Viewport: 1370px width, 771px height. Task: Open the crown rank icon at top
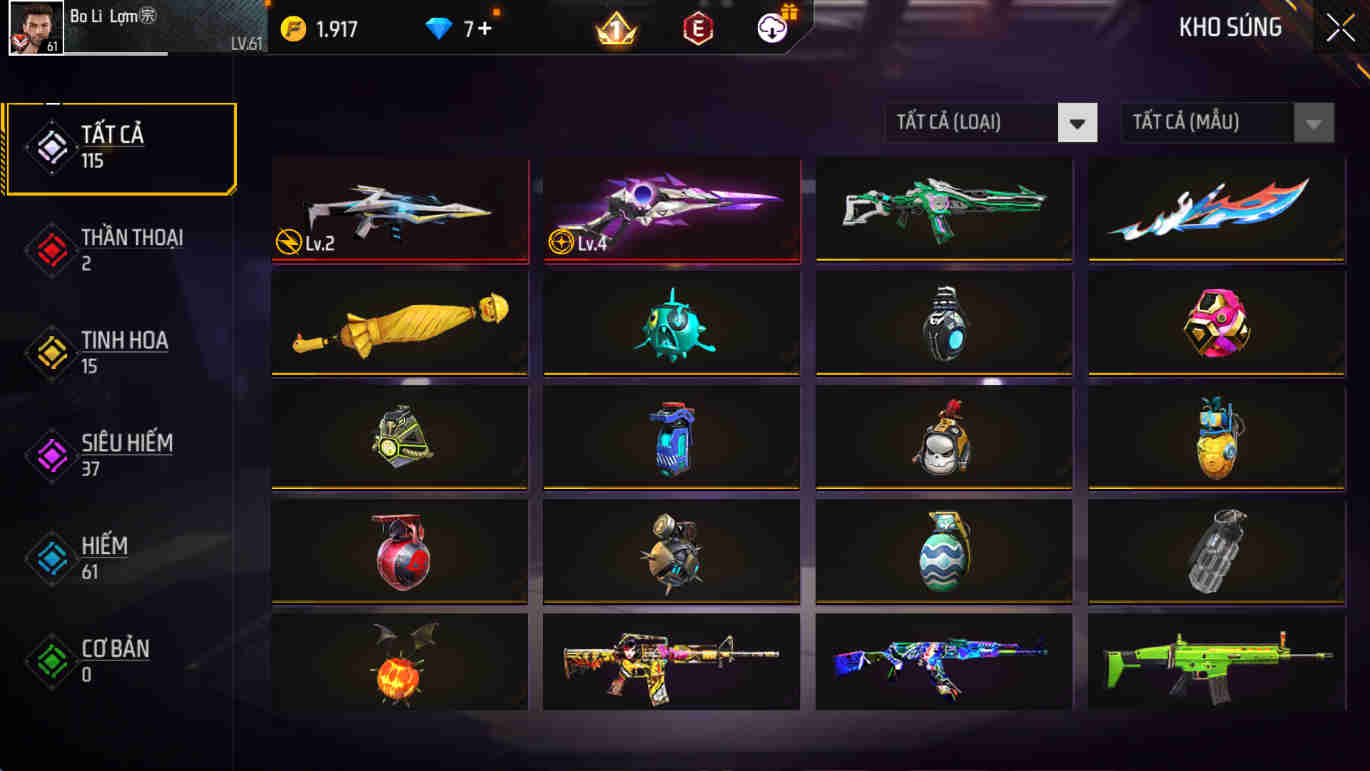[x=619, y=29]
